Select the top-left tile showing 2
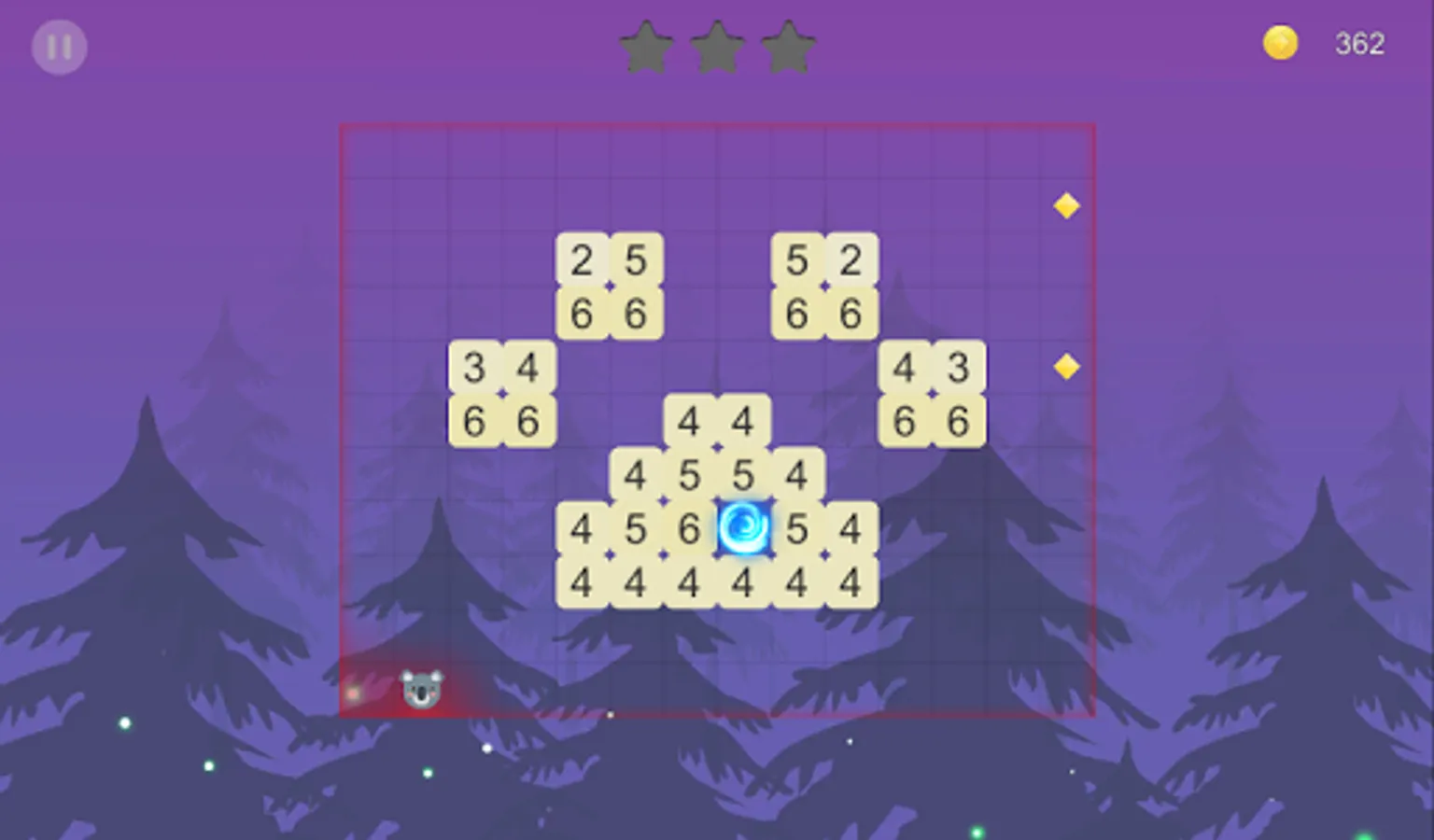This screenshot has width=1434, height=840. pyautogui.click(x=583, y=261)
